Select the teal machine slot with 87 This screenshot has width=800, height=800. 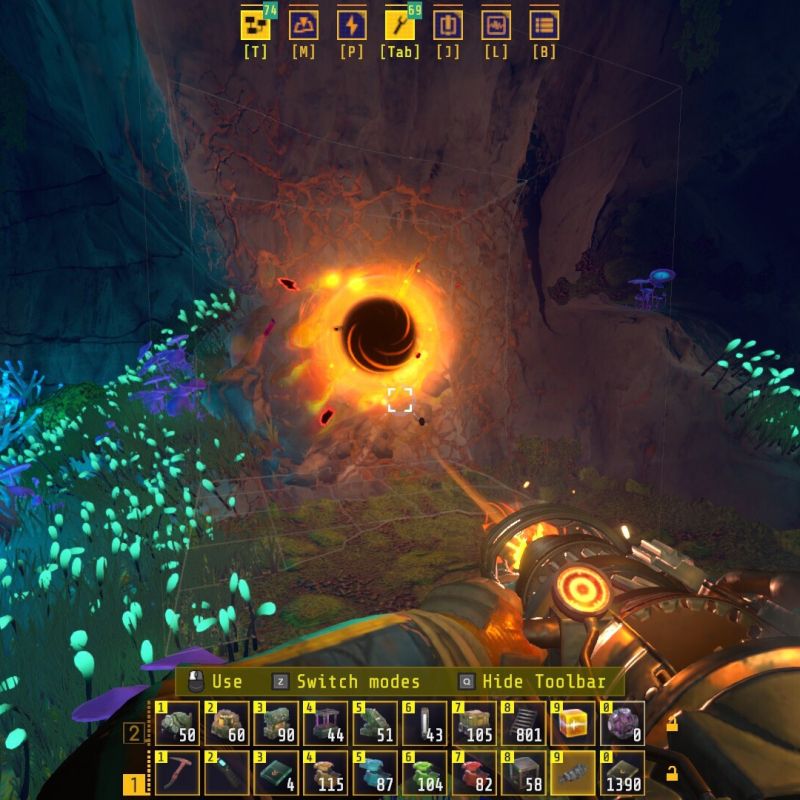375,773
